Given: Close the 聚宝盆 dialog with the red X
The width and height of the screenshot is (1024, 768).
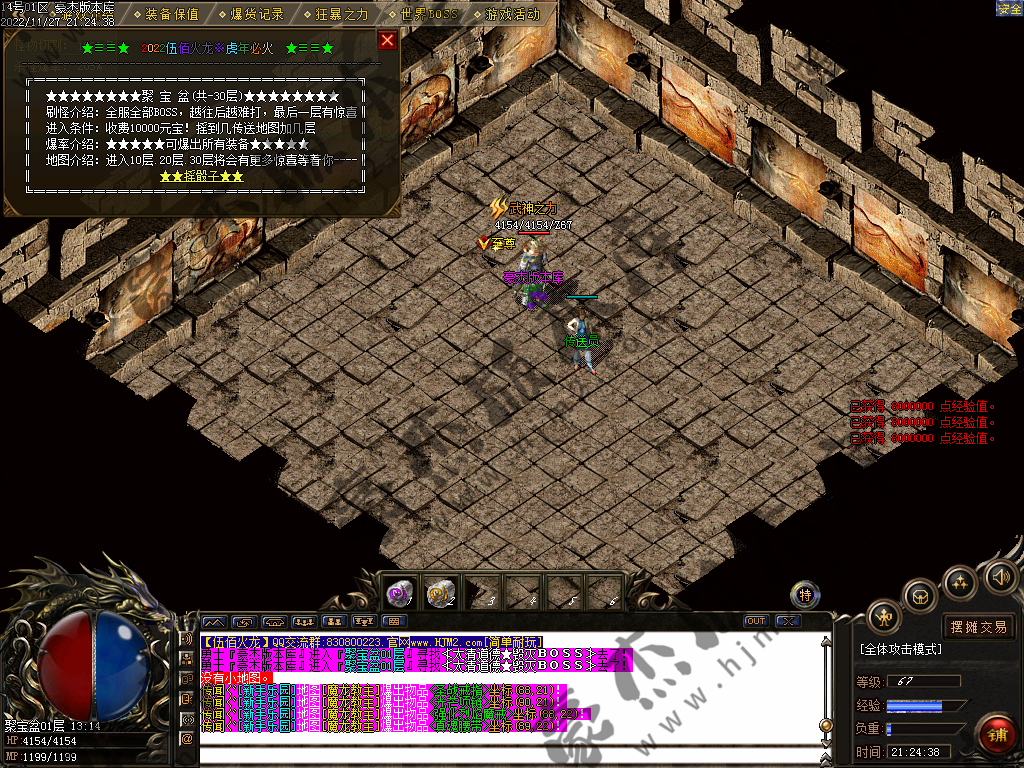Looking at the screenshot, I should (x=387, y=41).
